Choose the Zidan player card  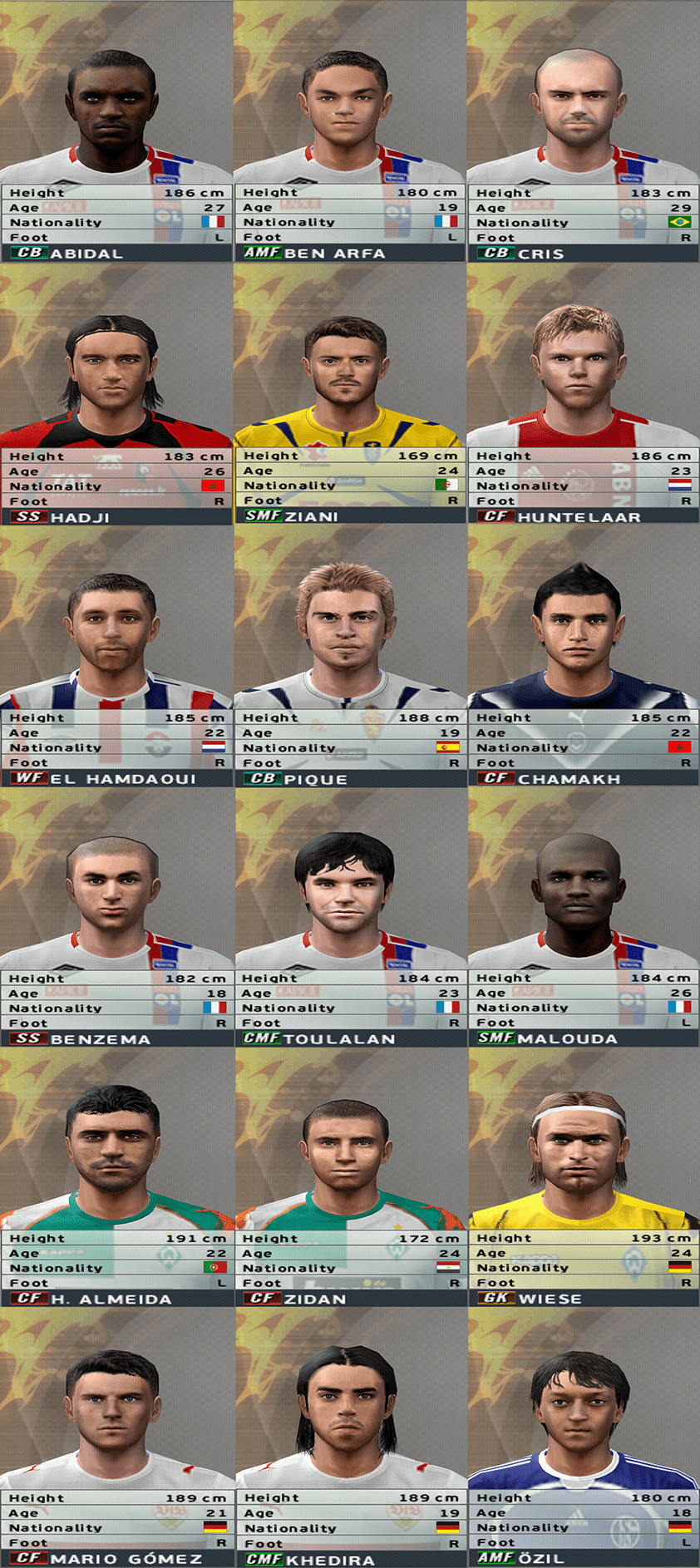(349, 1177)
